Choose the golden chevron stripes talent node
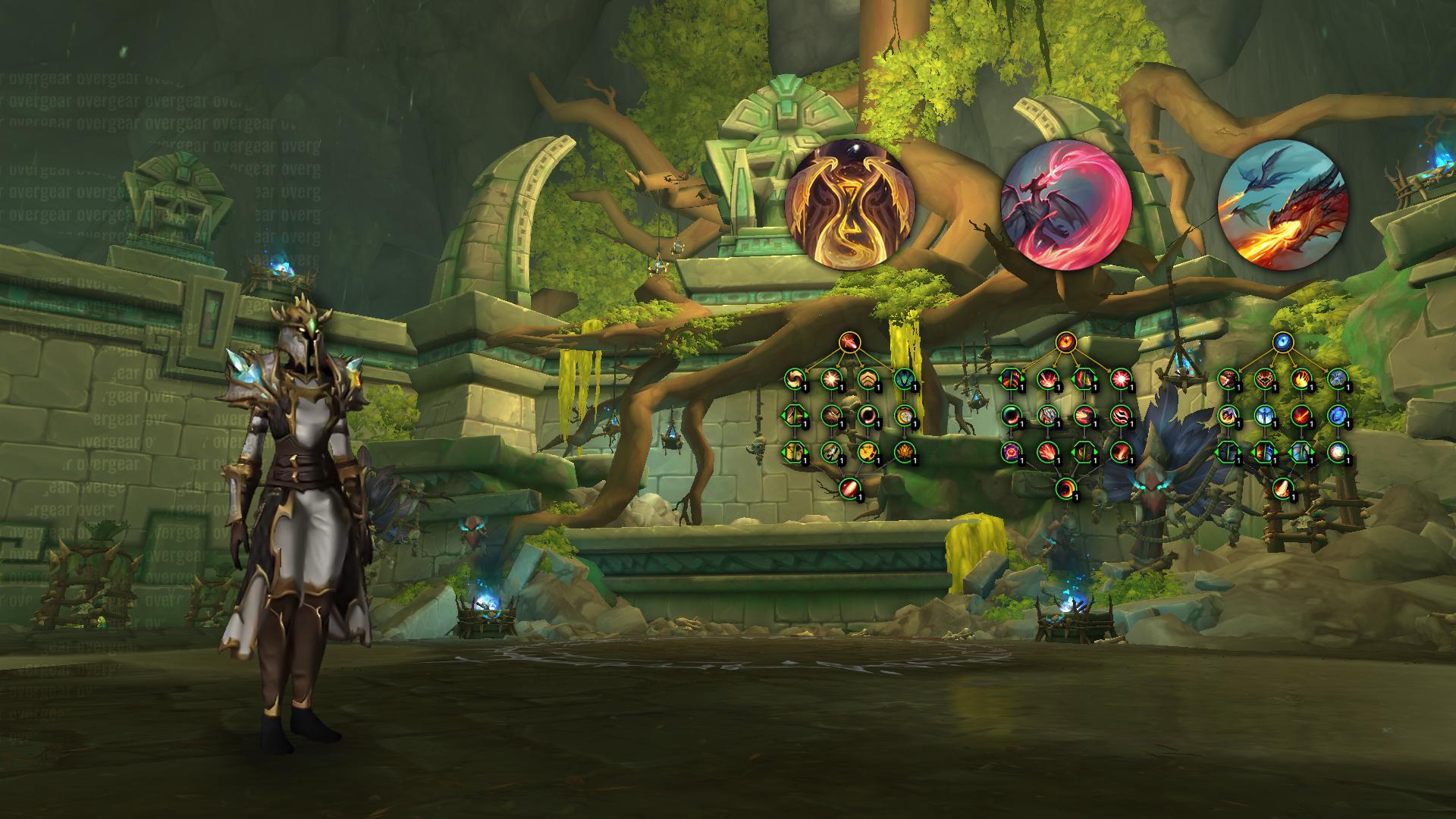The width and height of the screenshot is (1456, 819). click(867, 378)
